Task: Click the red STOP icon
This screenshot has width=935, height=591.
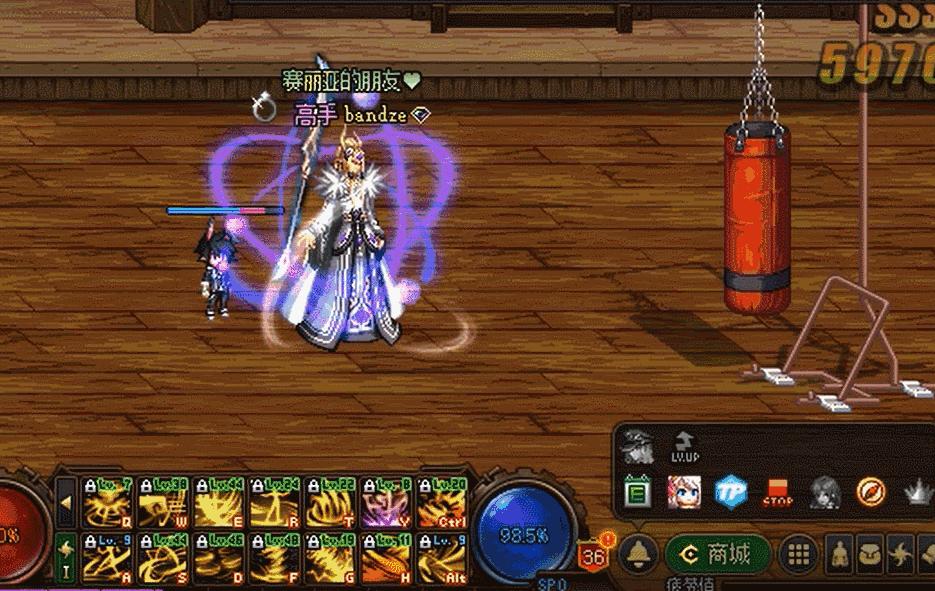Action: 777,493
